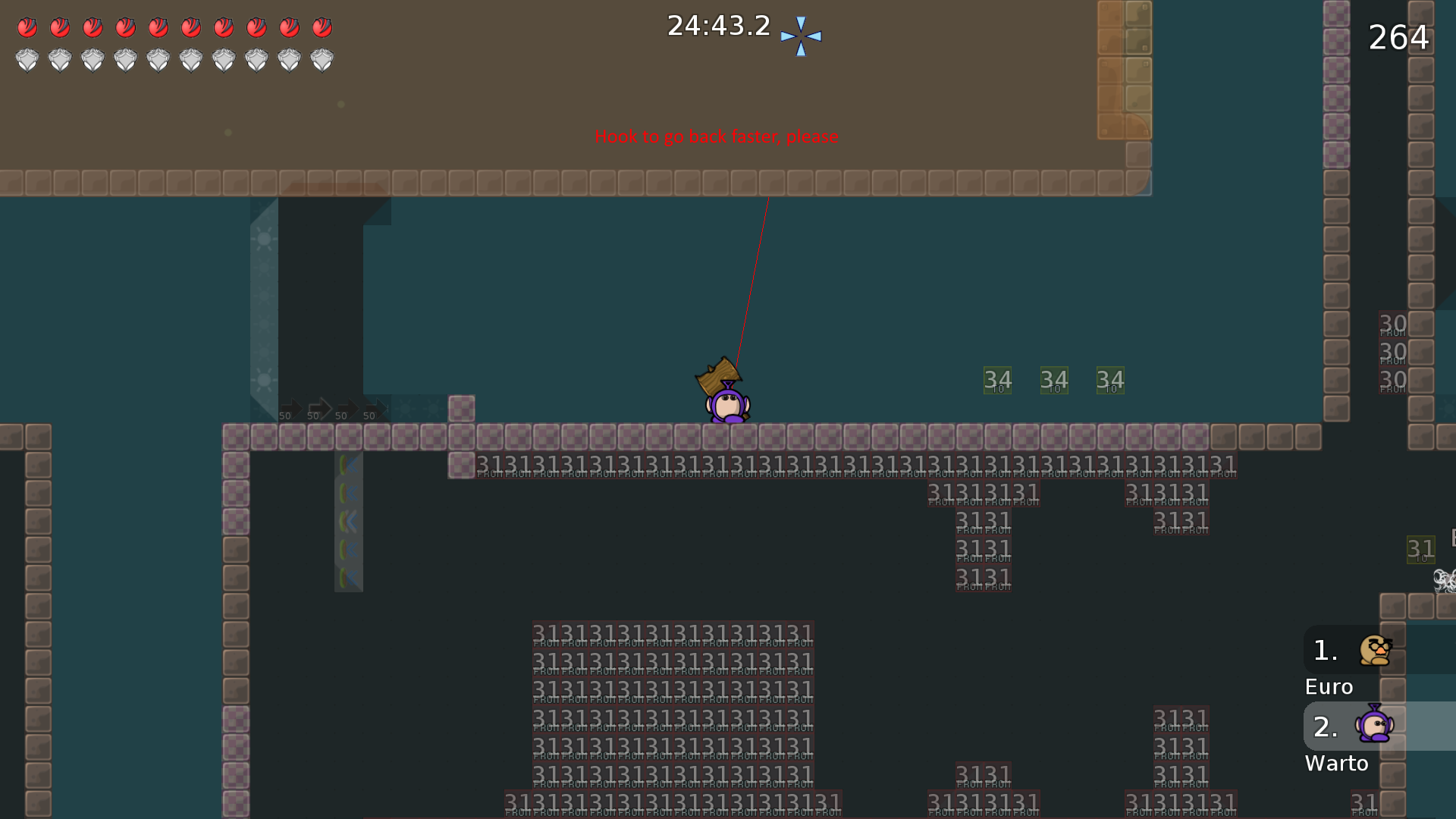Click the red hint text about hooking back faster
1456x819 pixels.
pyautogui.click(x=717, y=137)
